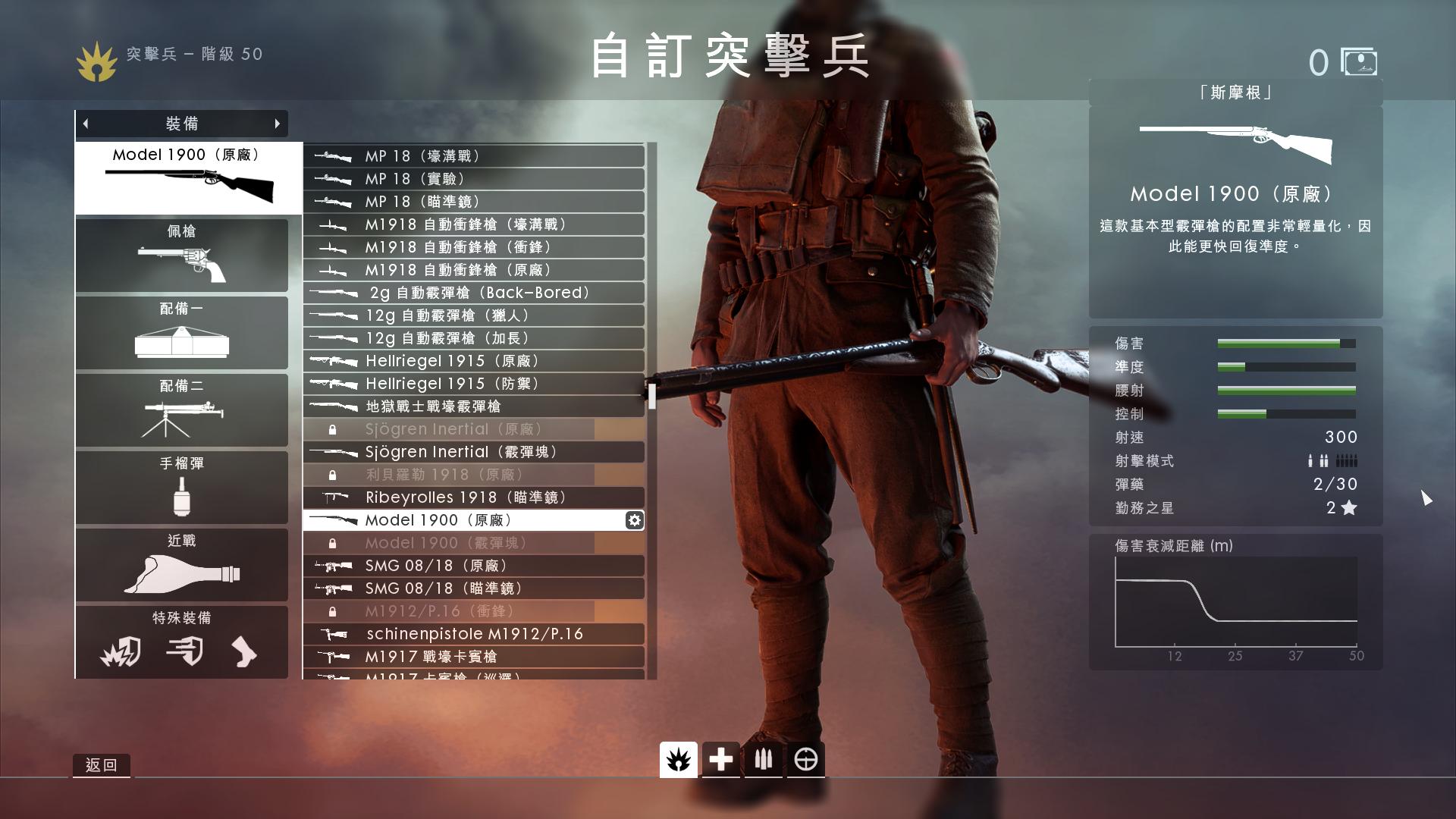Select the Assault class flame icon tab
Viewport: 1456px width, 819px height.
click(677, 759)
